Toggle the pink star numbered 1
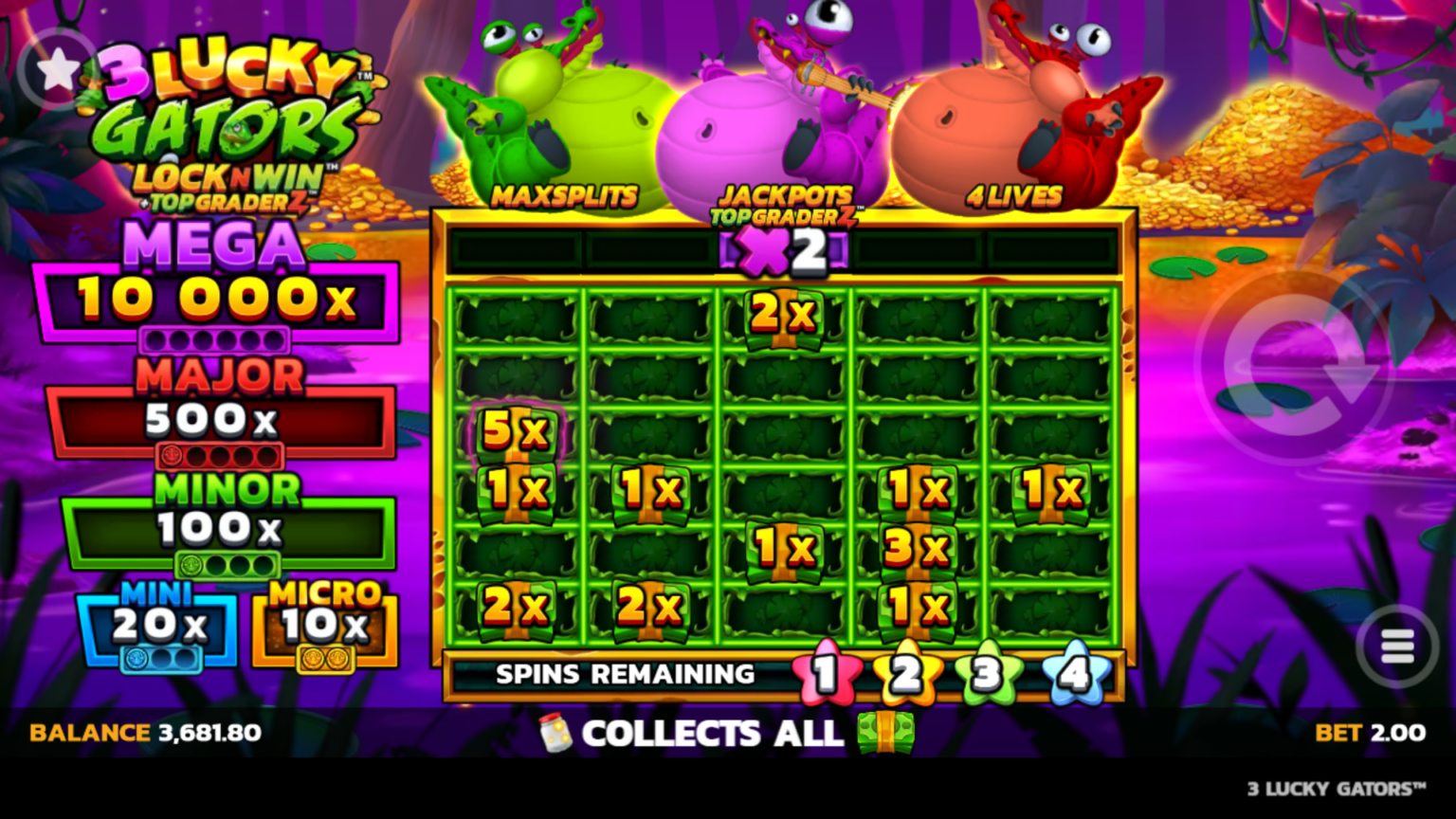This screenshot has height=819, width=1456. pos(826,675)
